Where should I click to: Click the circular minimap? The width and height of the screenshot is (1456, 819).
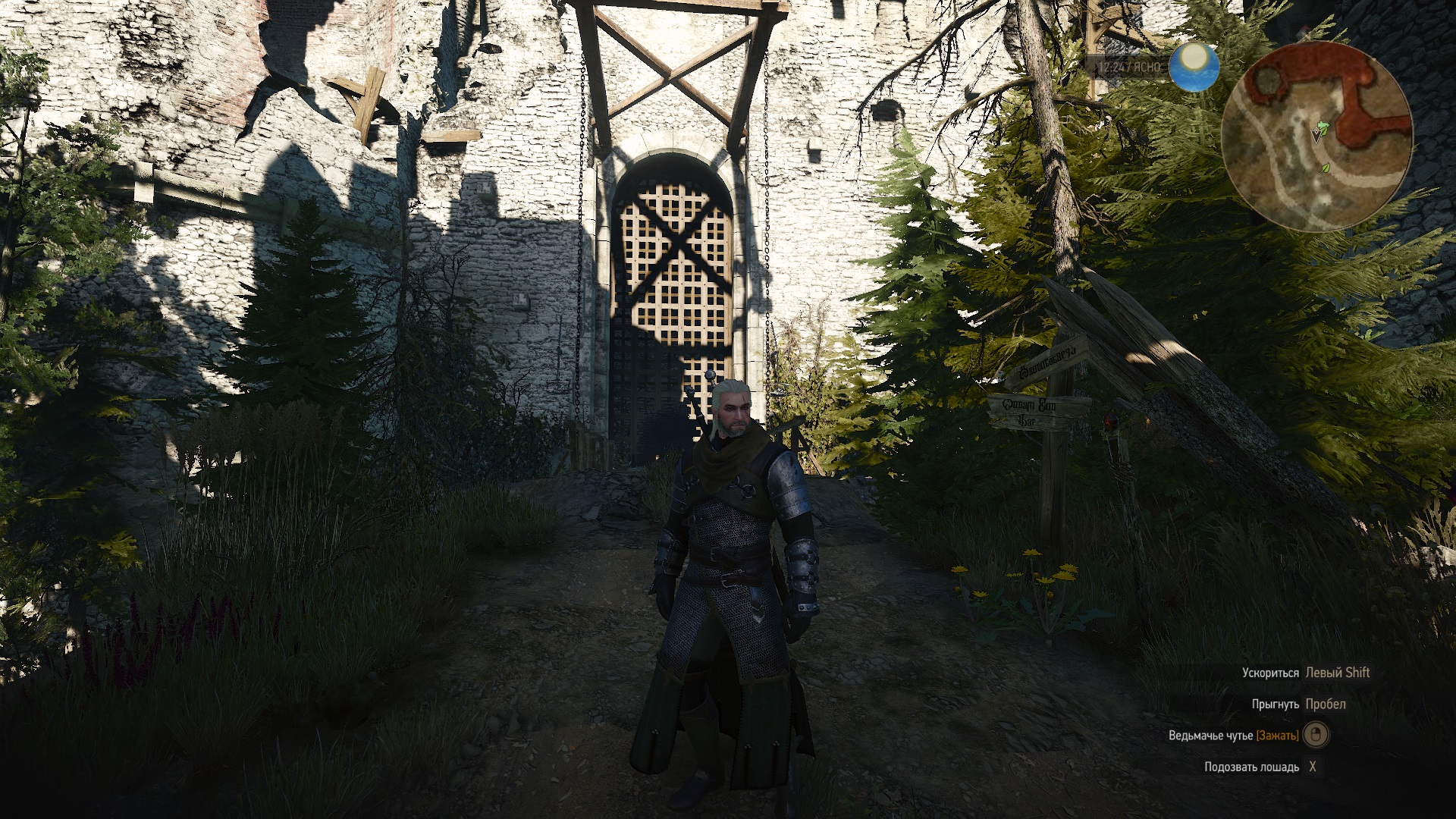(1317, 137)
